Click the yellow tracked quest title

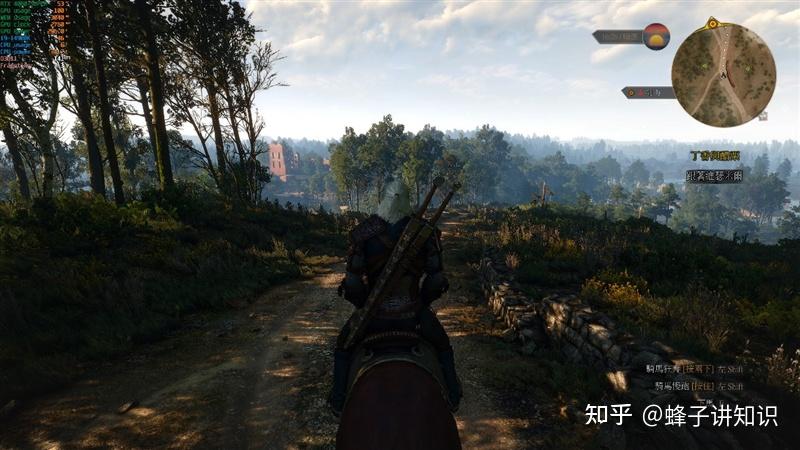715,156
